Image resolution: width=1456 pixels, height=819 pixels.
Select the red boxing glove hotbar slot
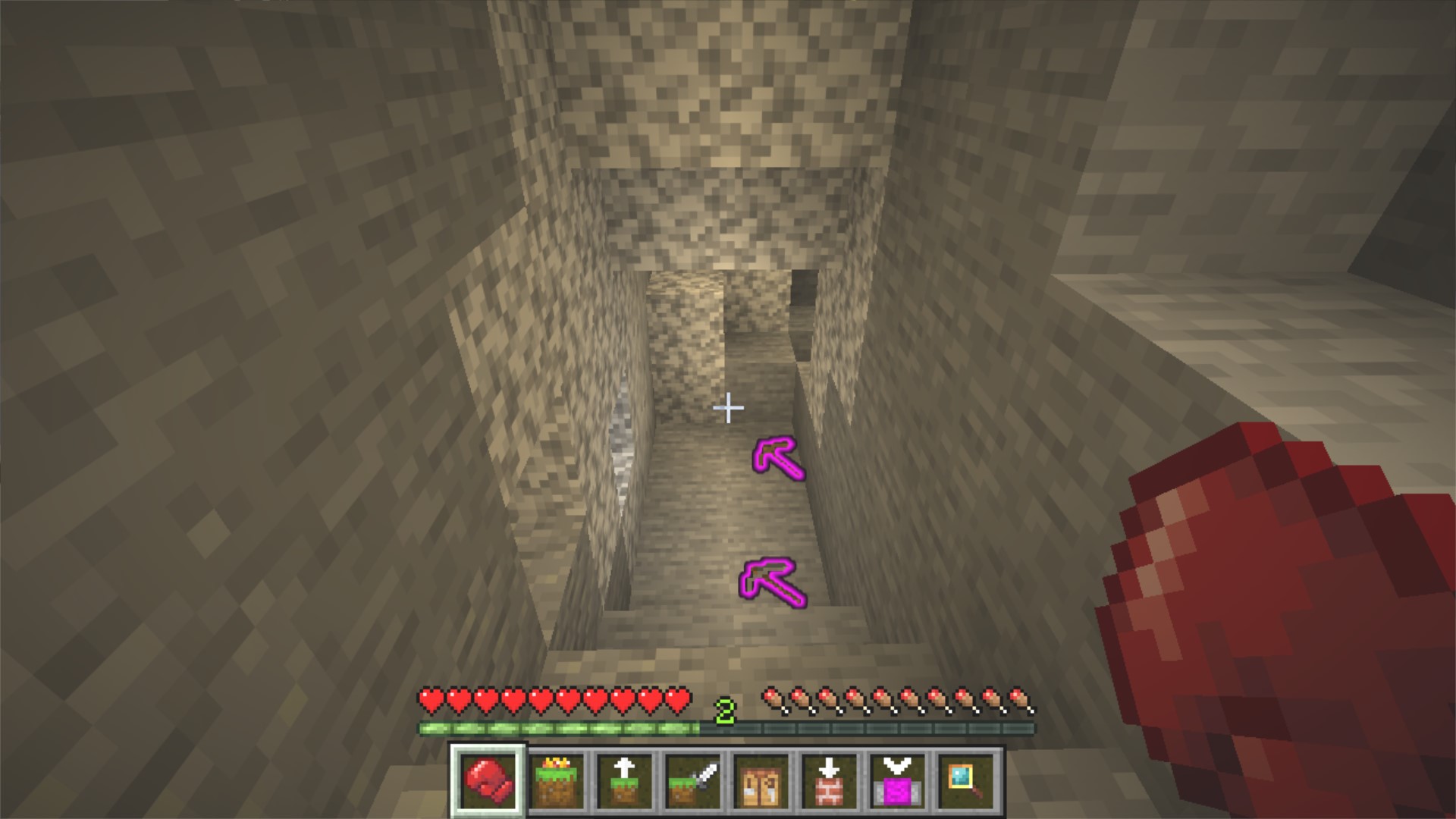[488, 781]
